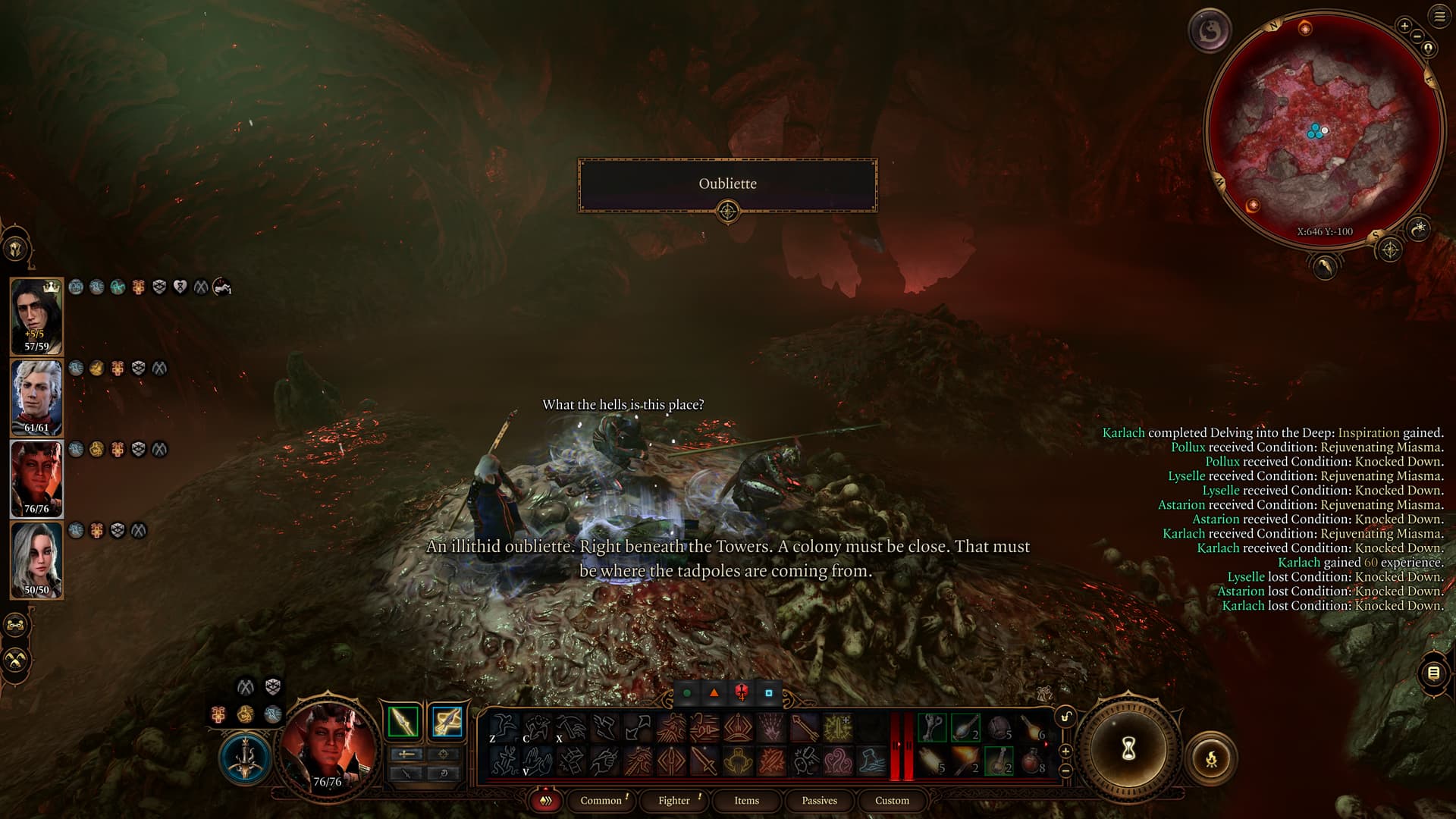Toggle the hotbar lock icon
The height and width of the screenshot is (819, 1456).
1065,717
